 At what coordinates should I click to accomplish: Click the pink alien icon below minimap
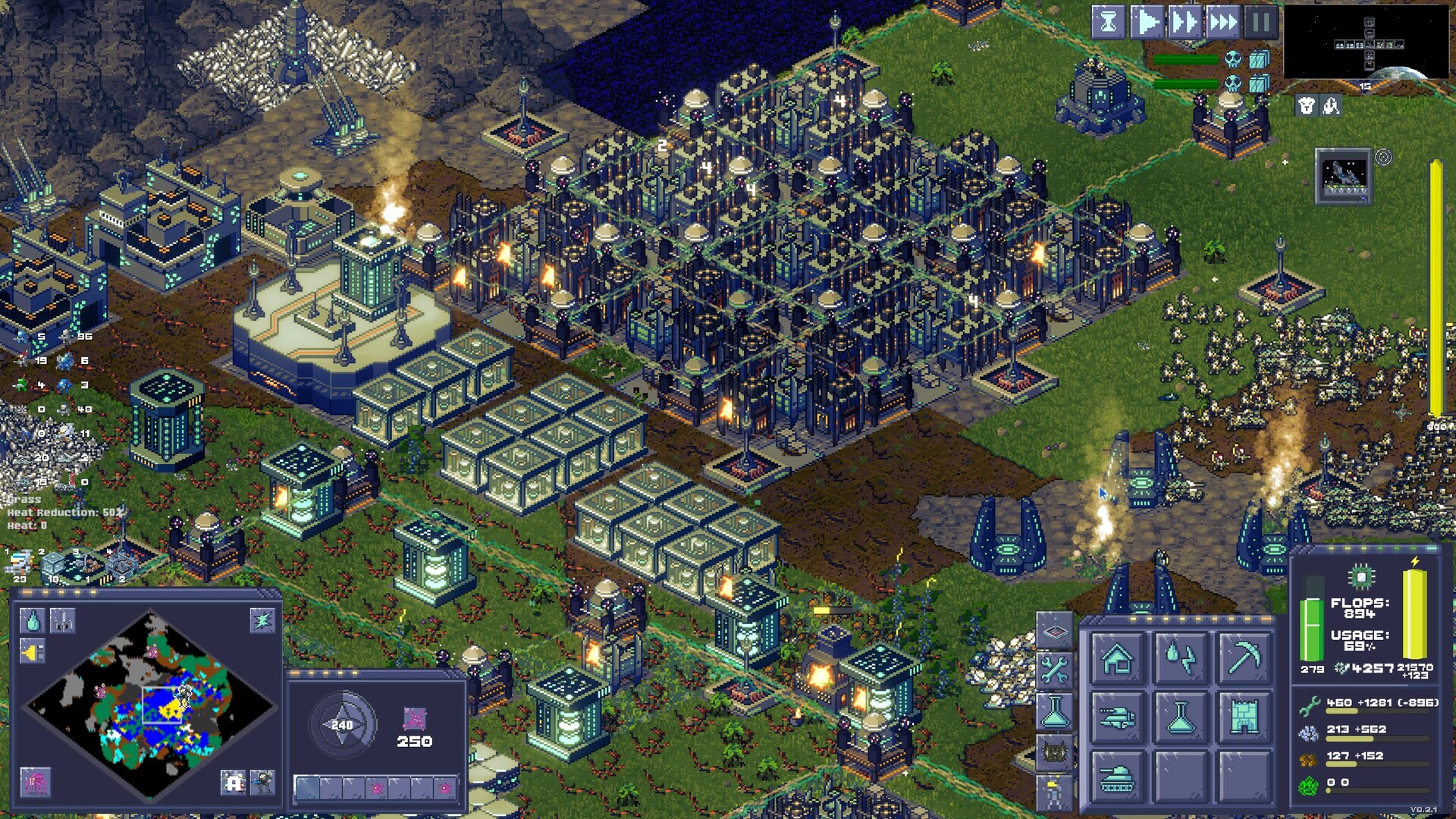(35, 781)
